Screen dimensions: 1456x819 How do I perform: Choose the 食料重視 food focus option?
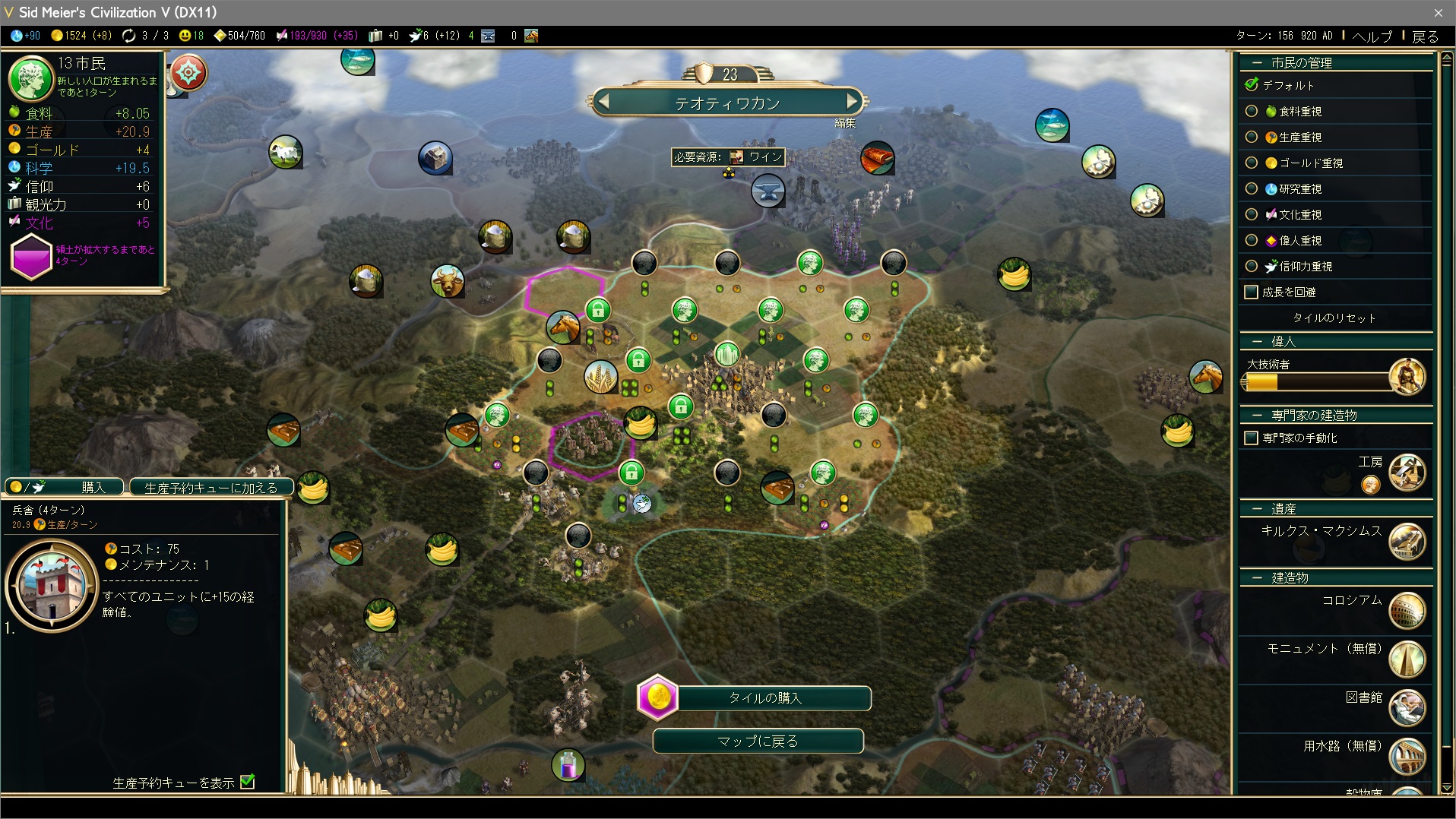[x=1252, y=111]
